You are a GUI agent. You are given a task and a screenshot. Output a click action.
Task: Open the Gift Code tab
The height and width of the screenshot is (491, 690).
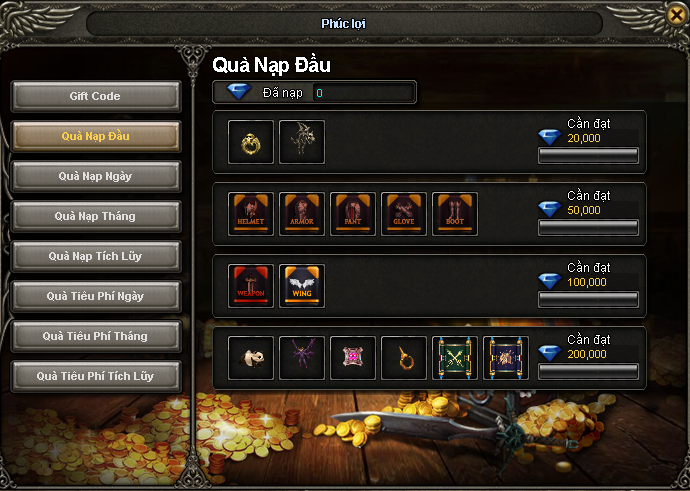tap(96, 96)
